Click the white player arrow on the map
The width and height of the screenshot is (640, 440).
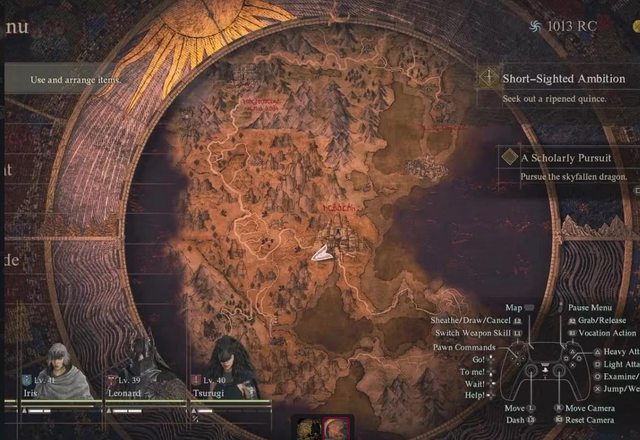(322, 254)
